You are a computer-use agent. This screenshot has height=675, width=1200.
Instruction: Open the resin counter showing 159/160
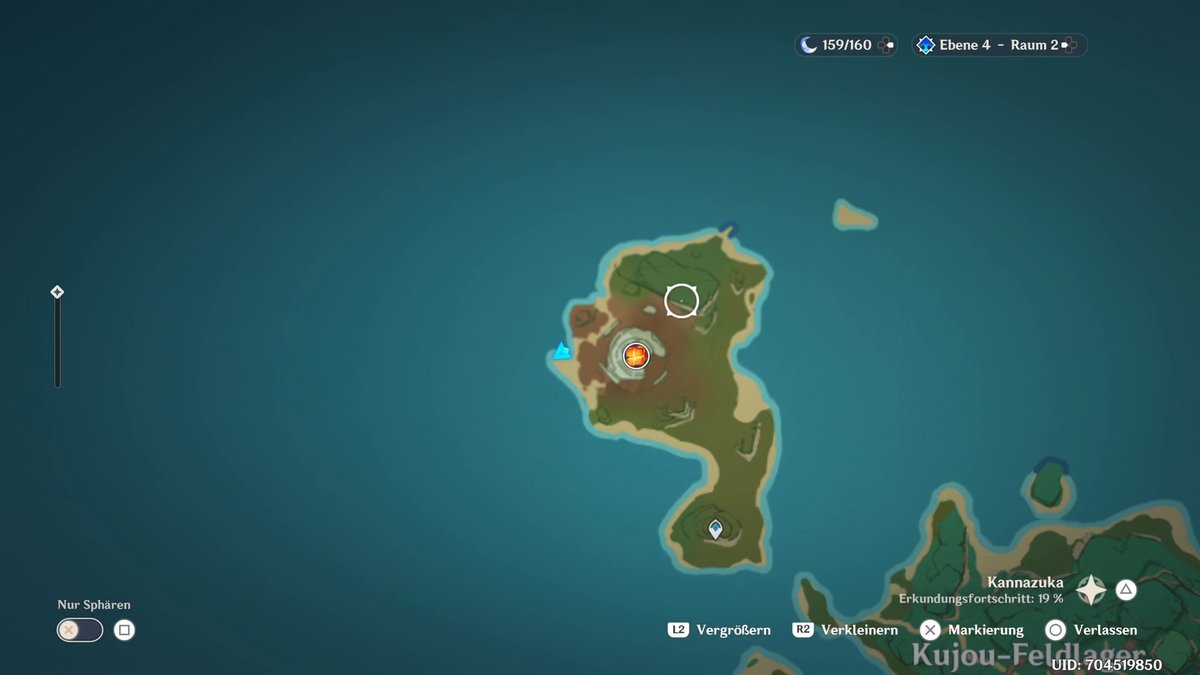[x=846, y=45]
